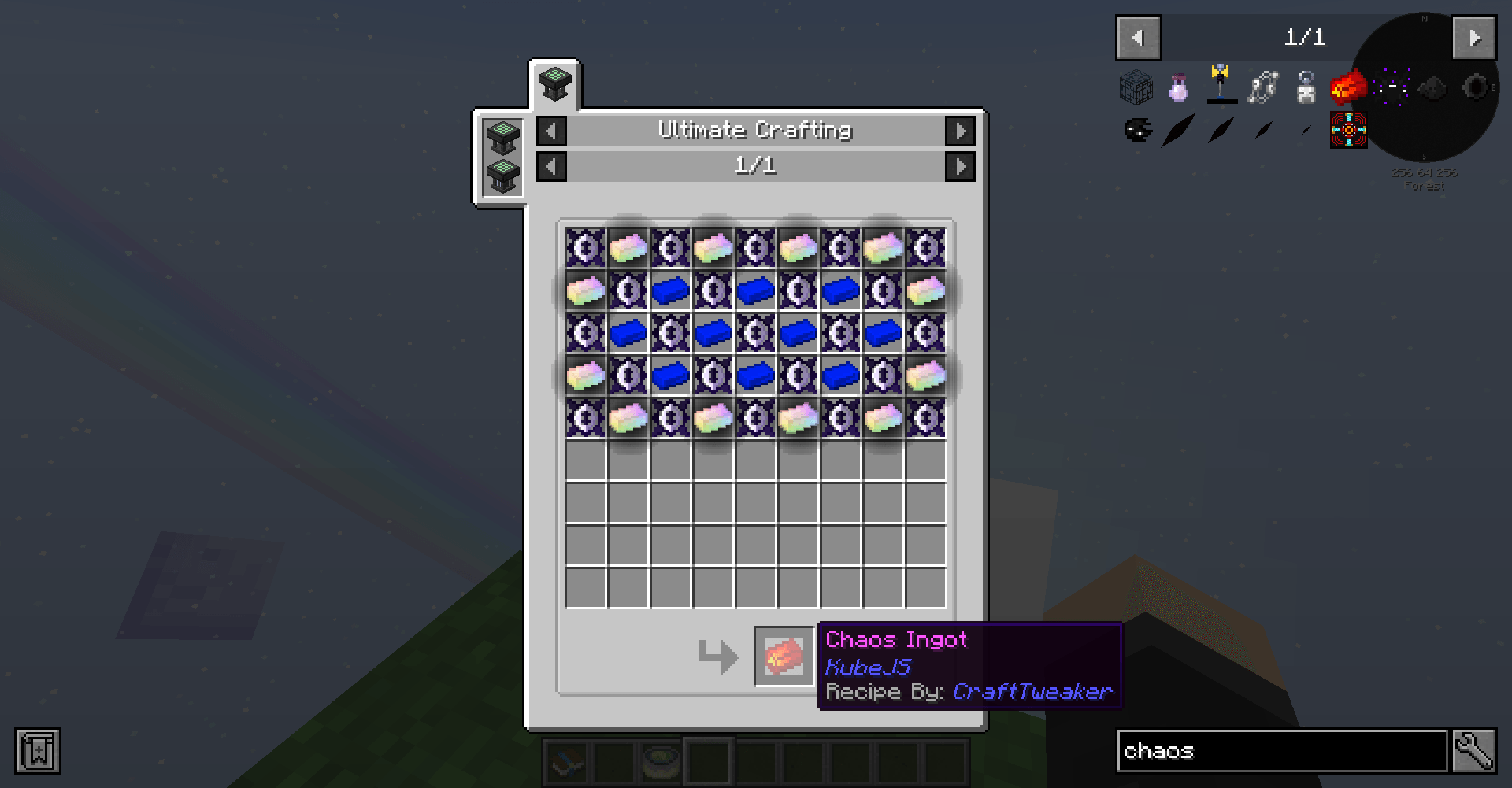The image size is (1512, 788).
Task: Click the white skull jar item
Action: coord(1306,87)
